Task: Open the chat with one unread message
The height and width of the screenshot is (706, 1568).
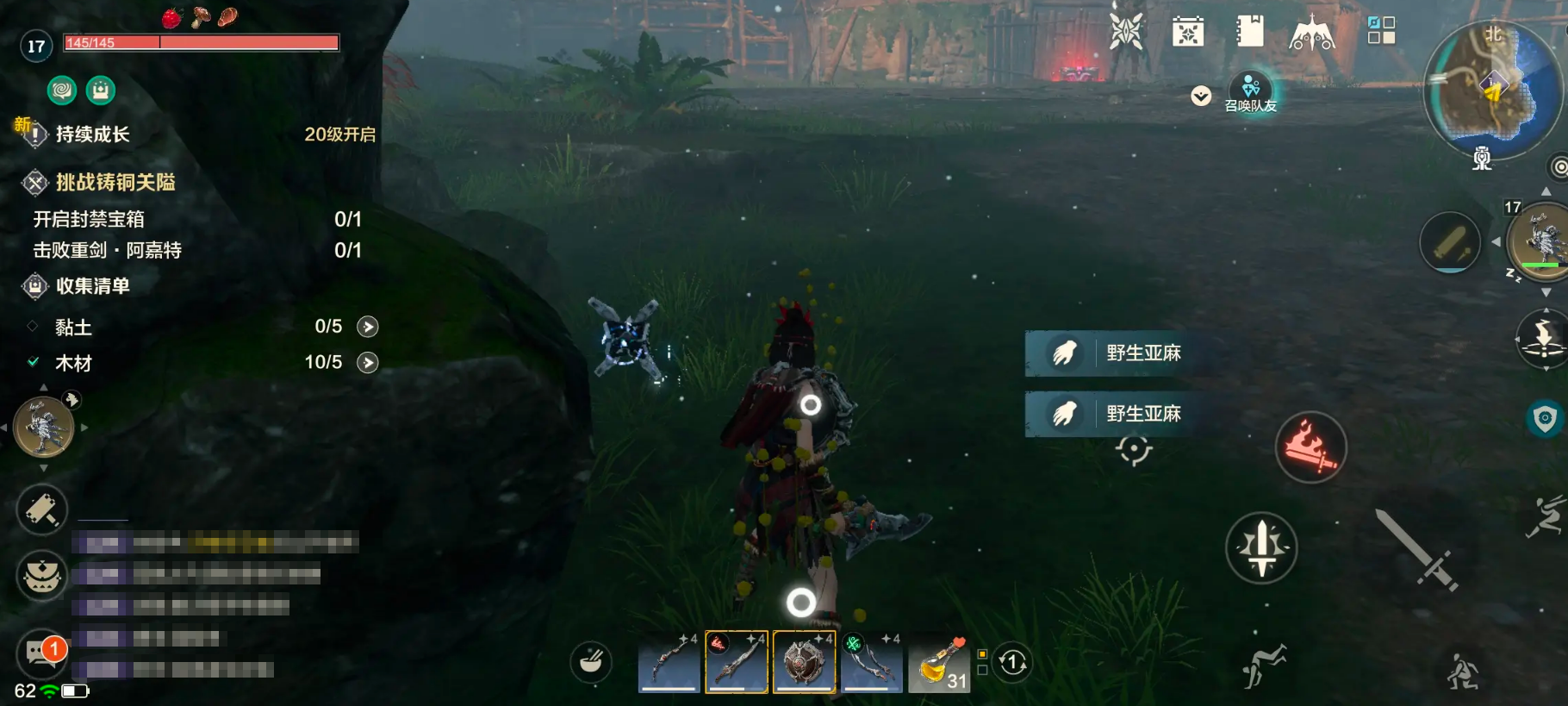Action: coord(41,653)
